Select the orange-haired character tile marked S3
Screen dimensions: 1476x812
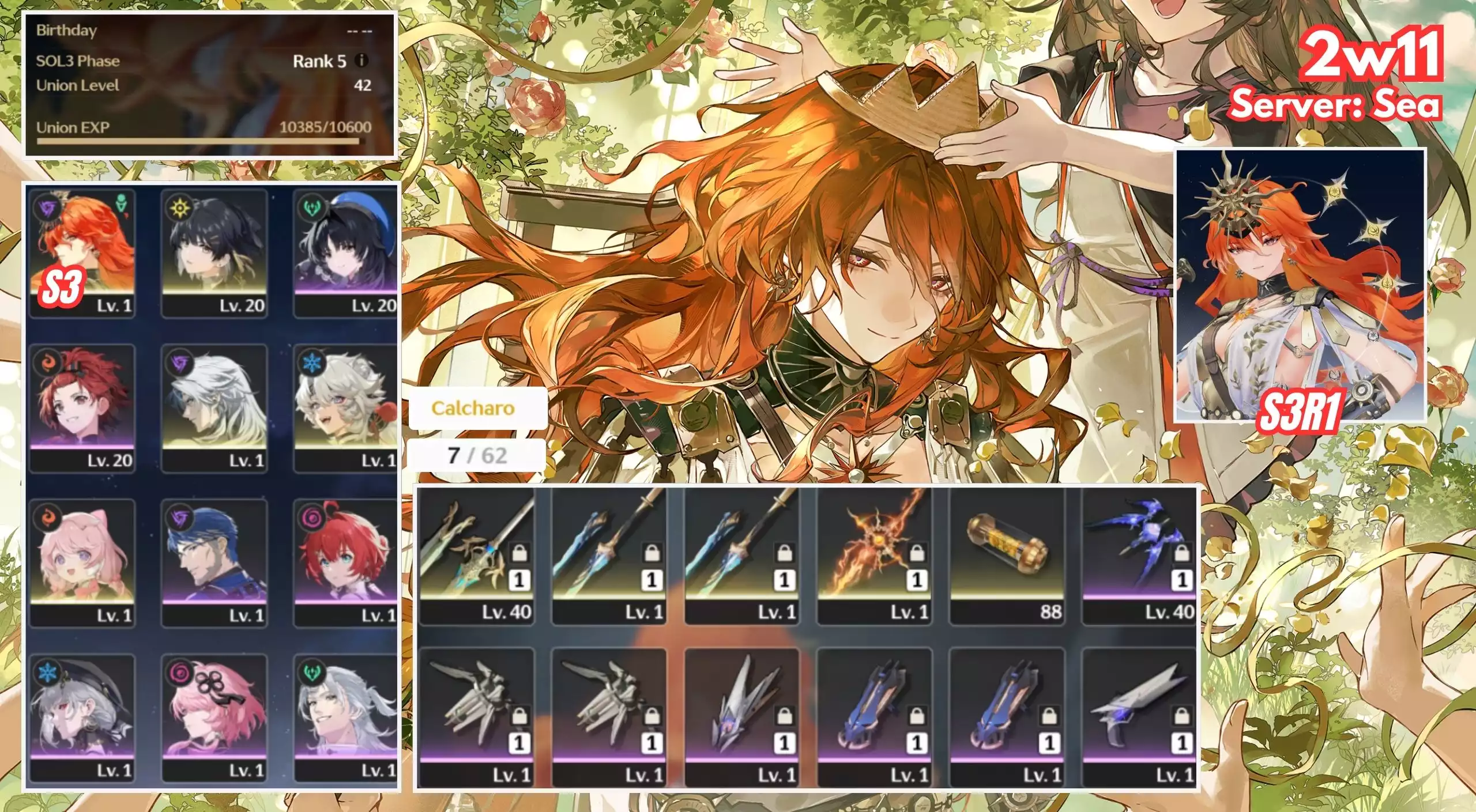[82, 252]
